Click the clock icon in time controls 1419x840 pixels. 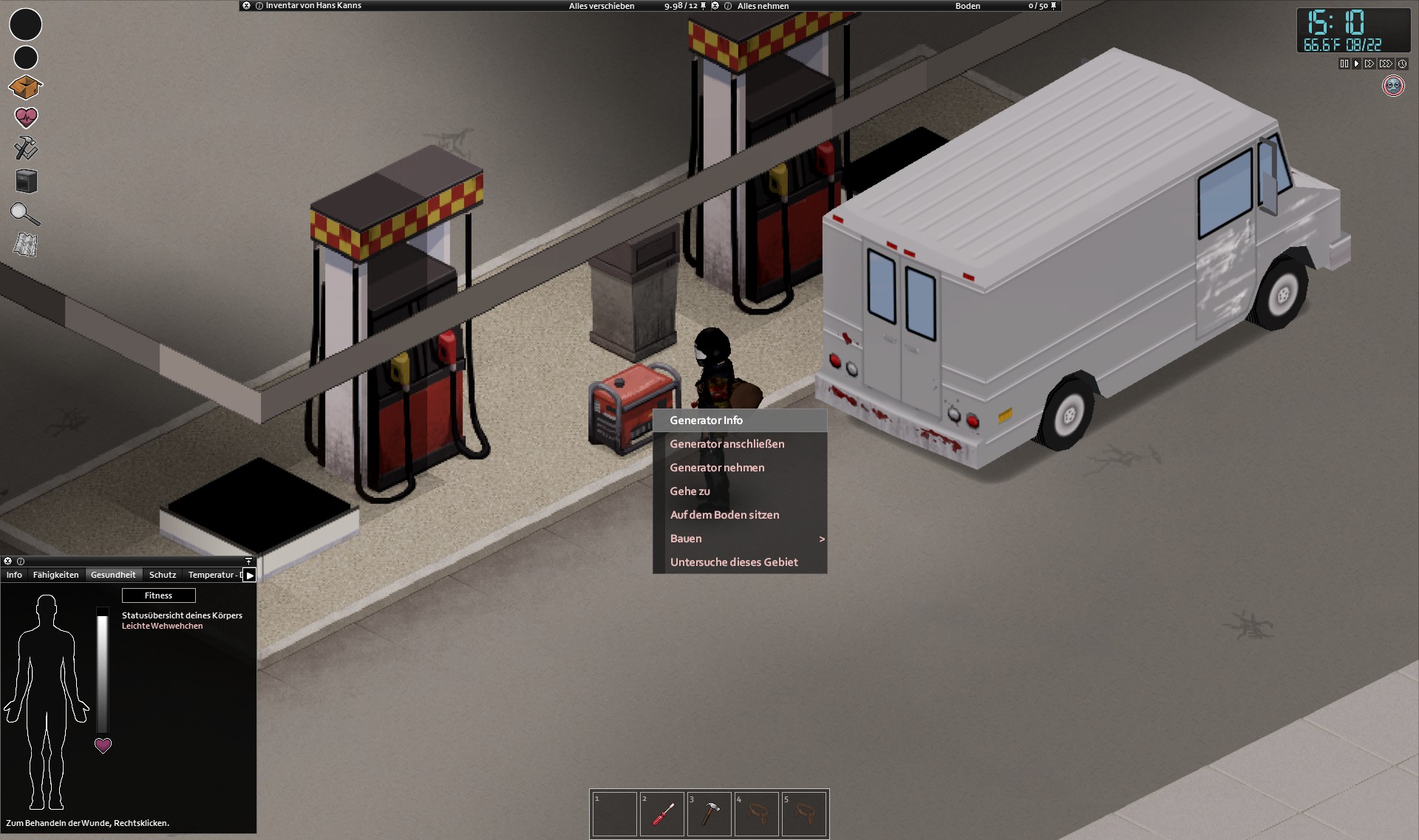(1402, 64)
